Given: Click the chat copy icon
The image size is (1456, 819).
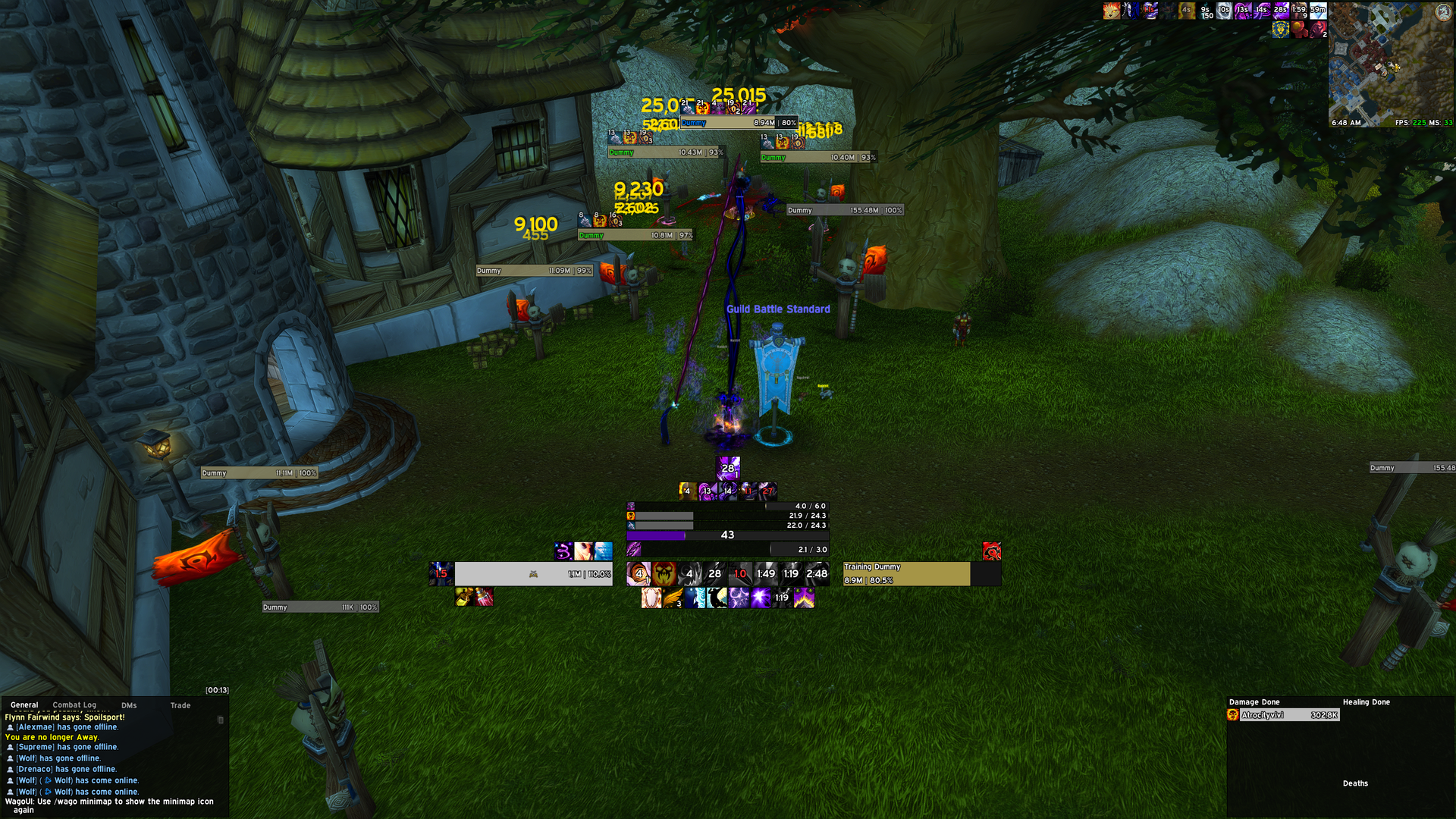Looking at the screenshot, I should point(221,720).
